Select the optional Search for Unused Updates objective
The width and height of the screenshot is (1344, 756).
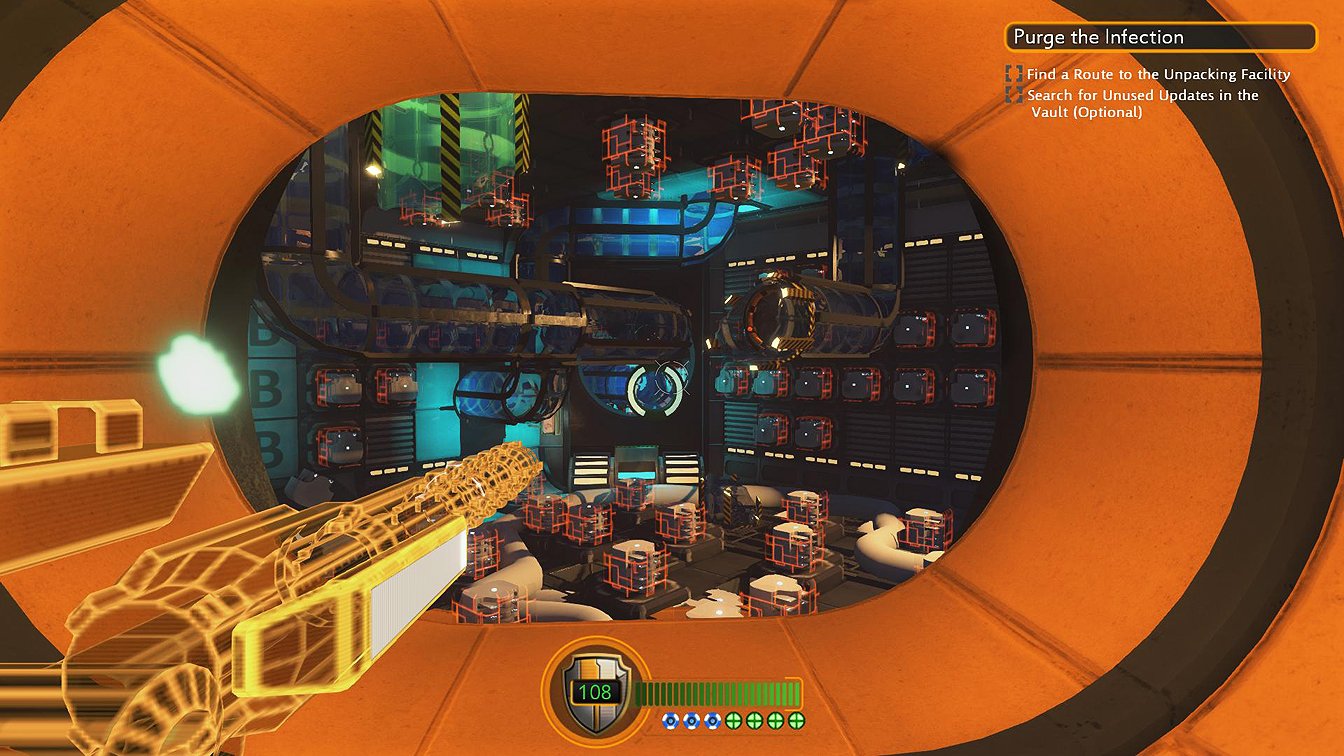1141,103
